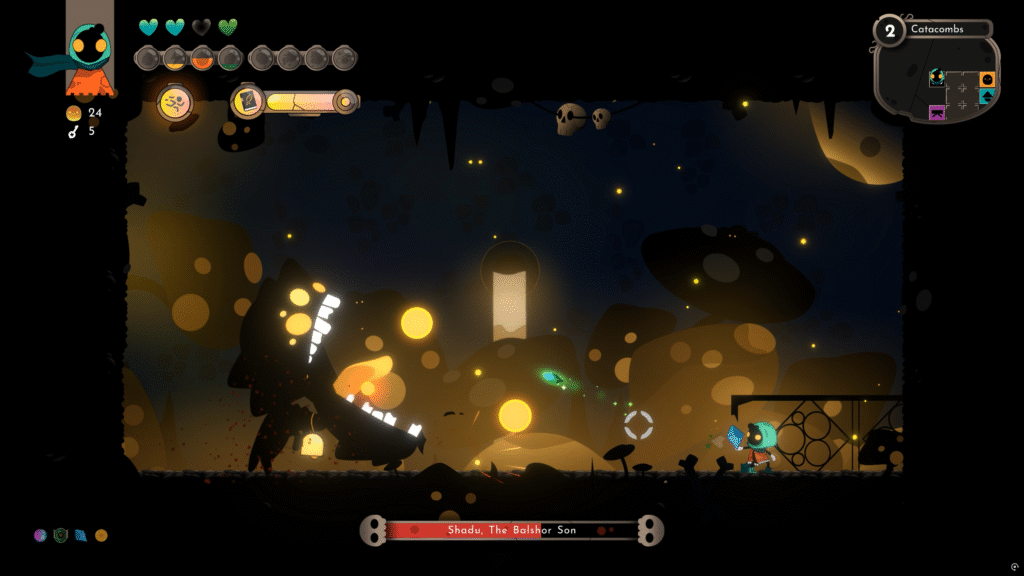Click the green round shield item icon
1024x576 pixels.
[60, 535]
